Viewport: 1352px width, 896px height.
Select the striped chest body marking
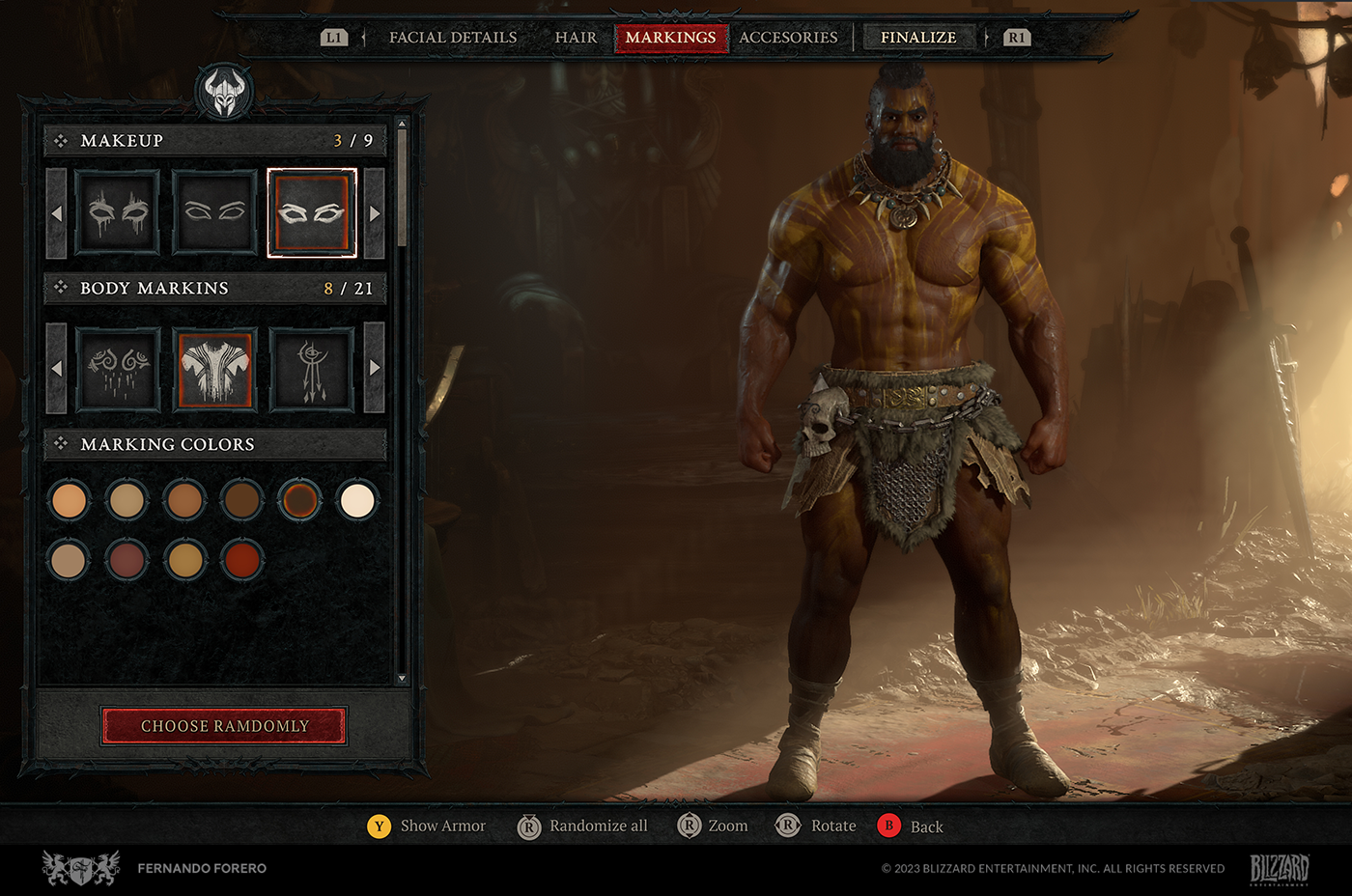pos(214,369)
